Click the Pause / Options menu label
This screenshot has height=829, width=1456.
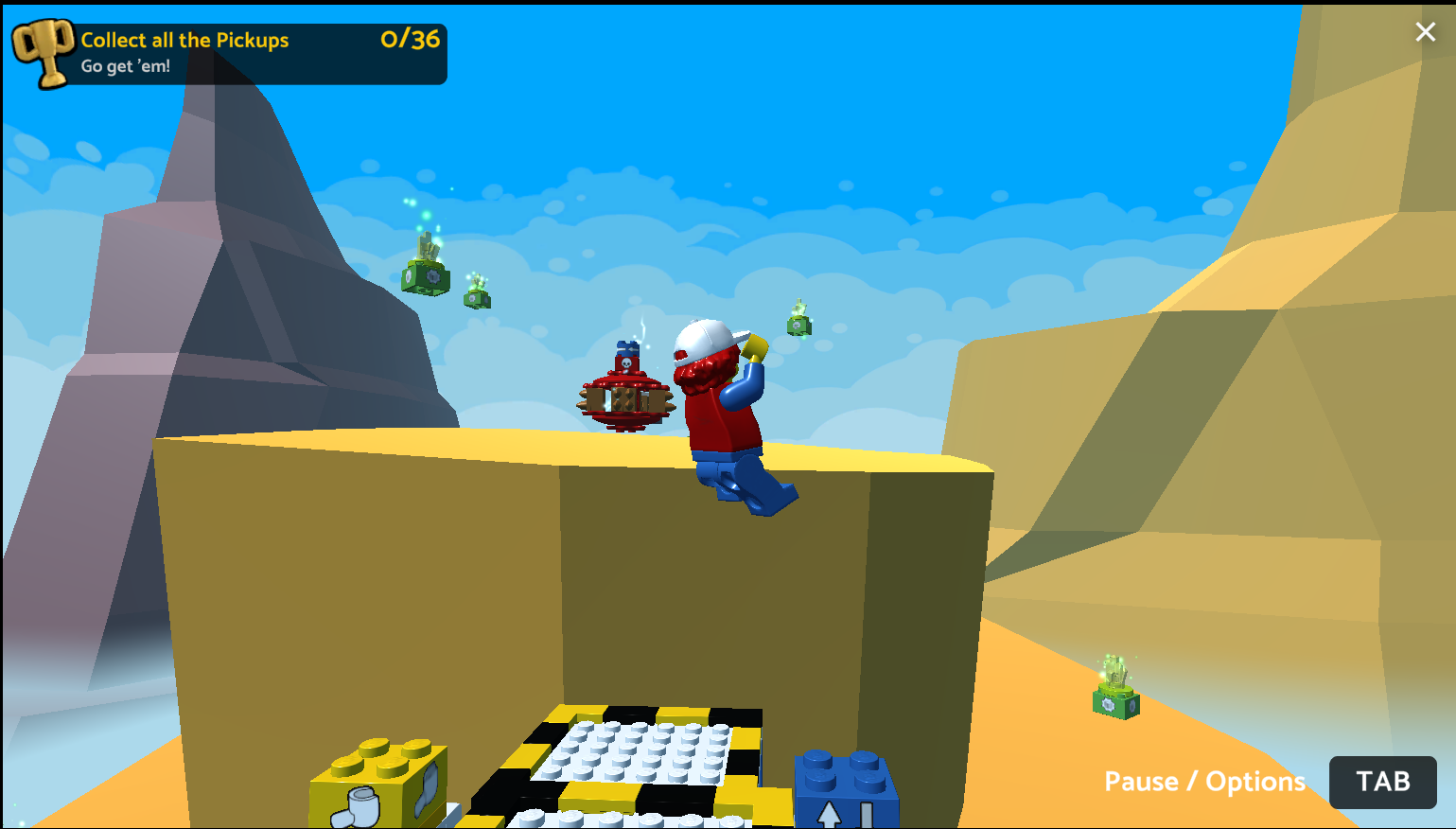[x=1204, y=782]
